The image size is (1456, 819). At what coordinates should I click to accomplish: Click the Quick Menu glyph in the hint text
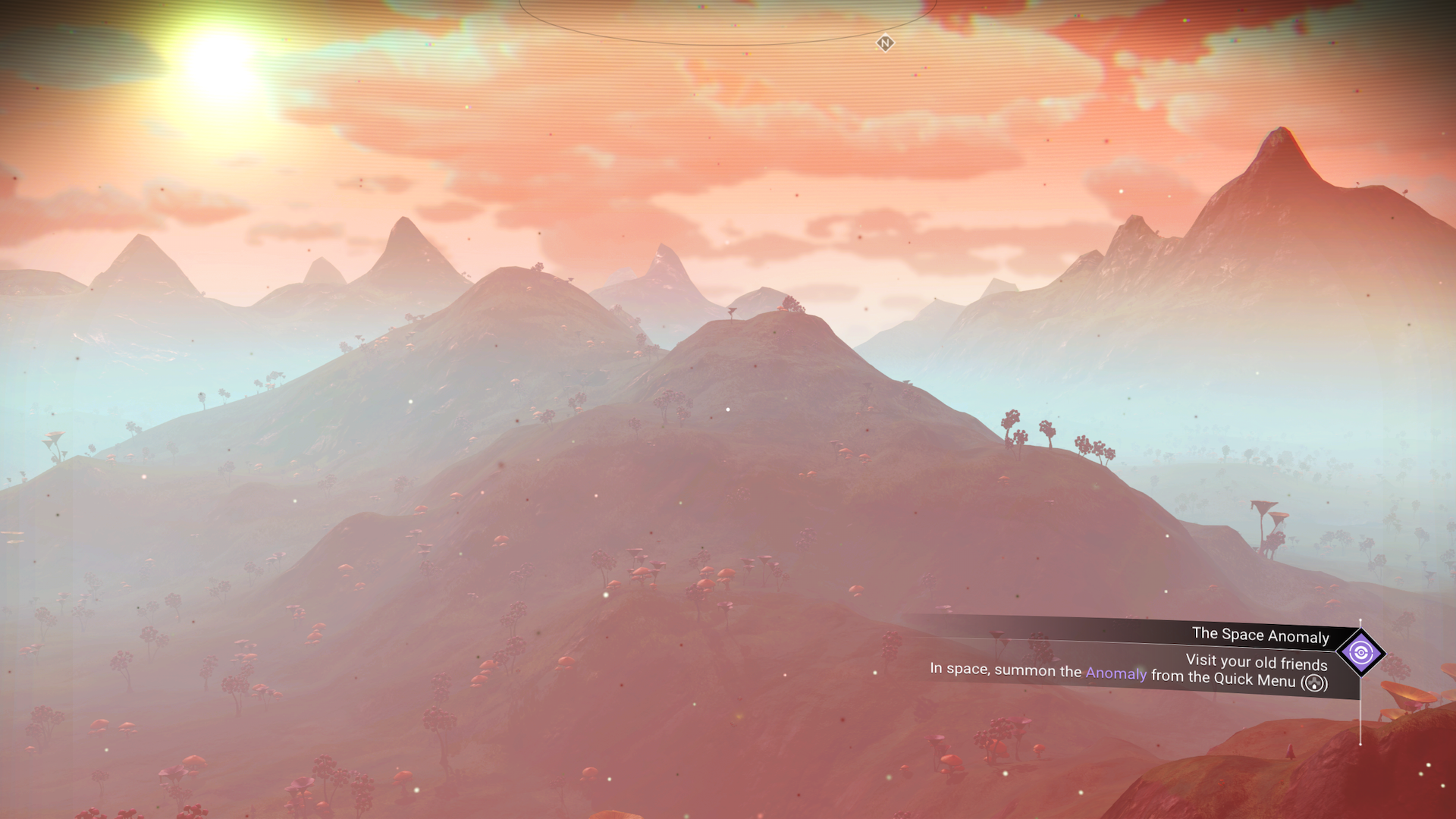click(1315, 682)
